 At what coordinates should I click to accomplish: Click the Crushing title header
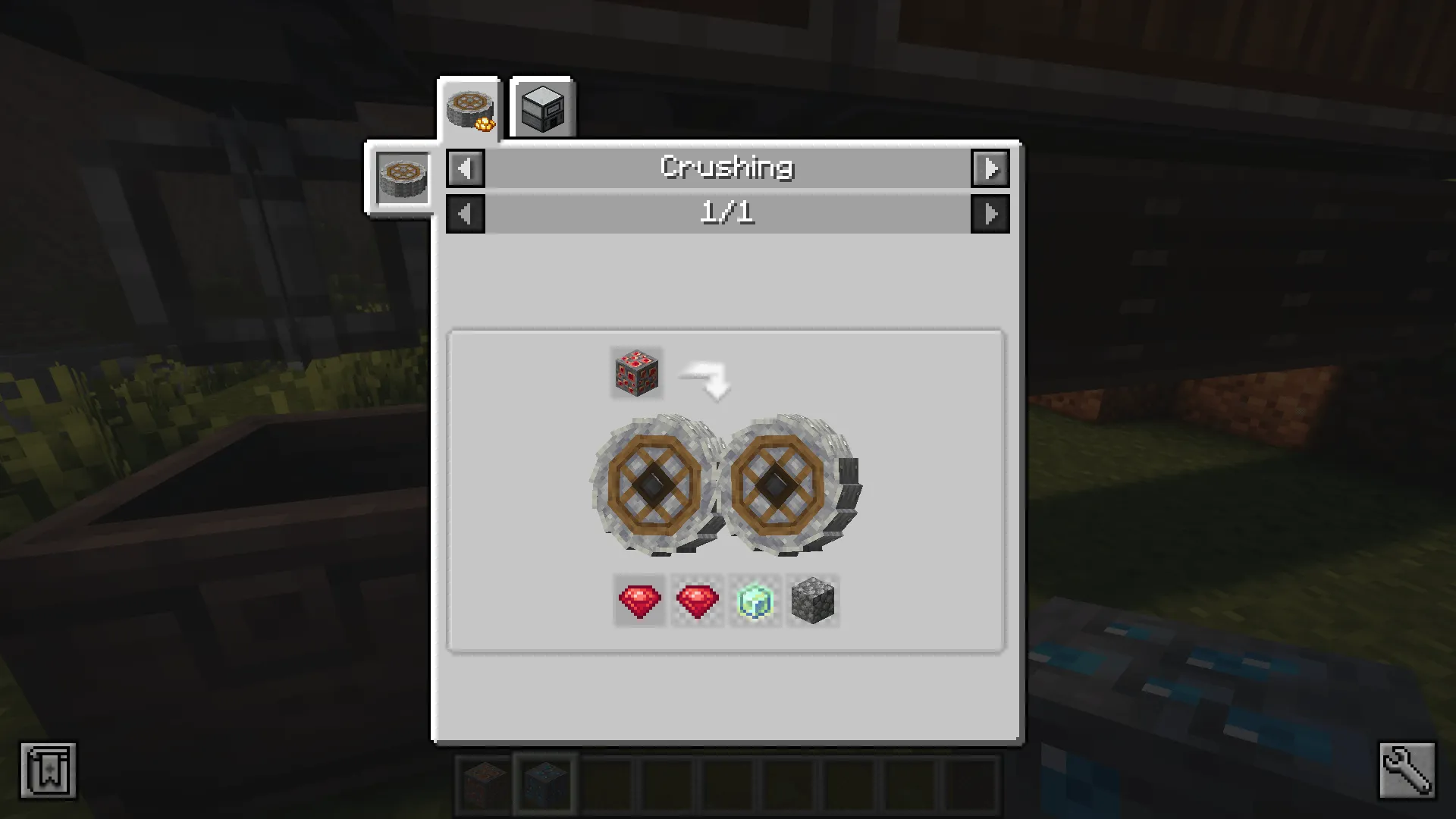point(727,168)
